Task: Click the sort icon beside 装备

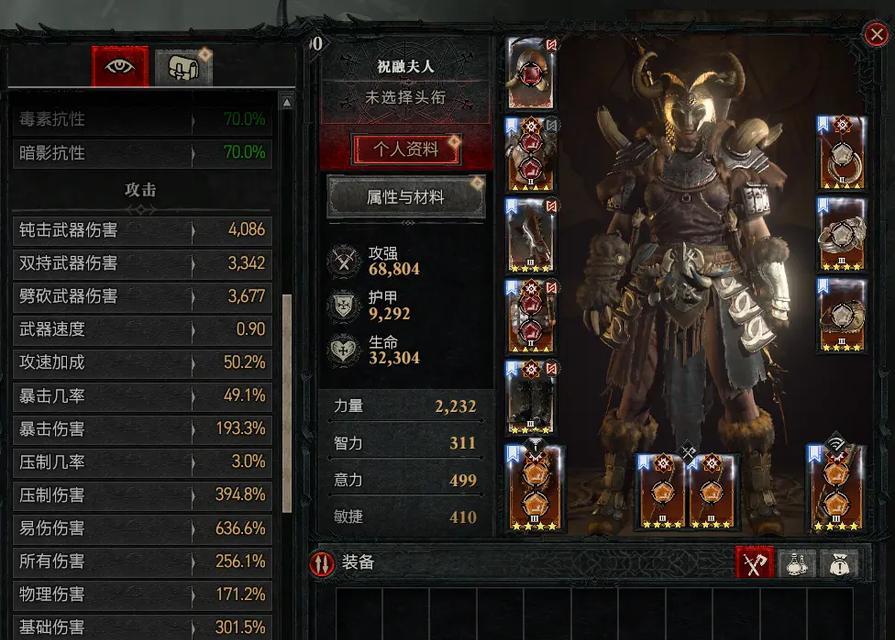Action: (322, 563)
